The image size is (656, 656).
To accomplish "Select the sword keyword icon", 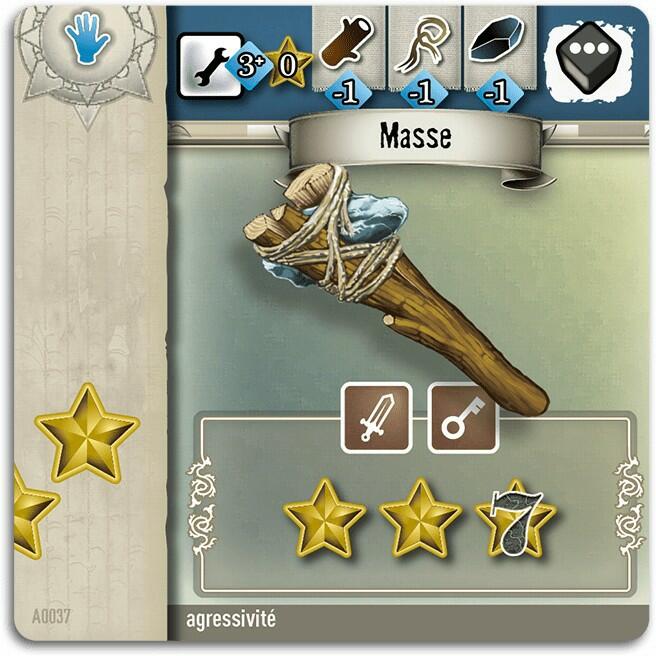I will click(x=377, y=418).
